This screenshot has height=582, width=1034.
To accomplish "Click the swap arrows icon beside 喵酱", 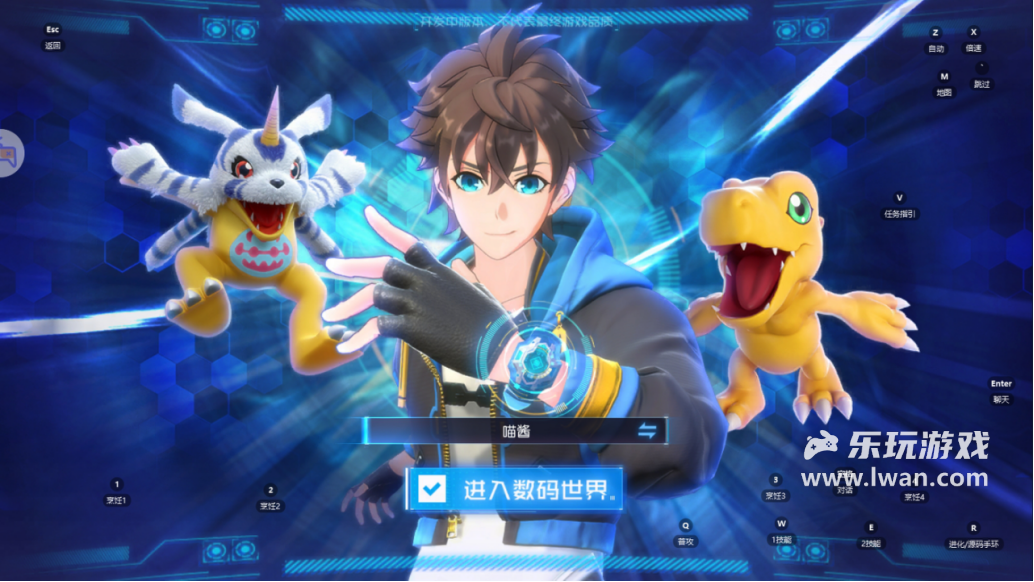I will (648, 431).
